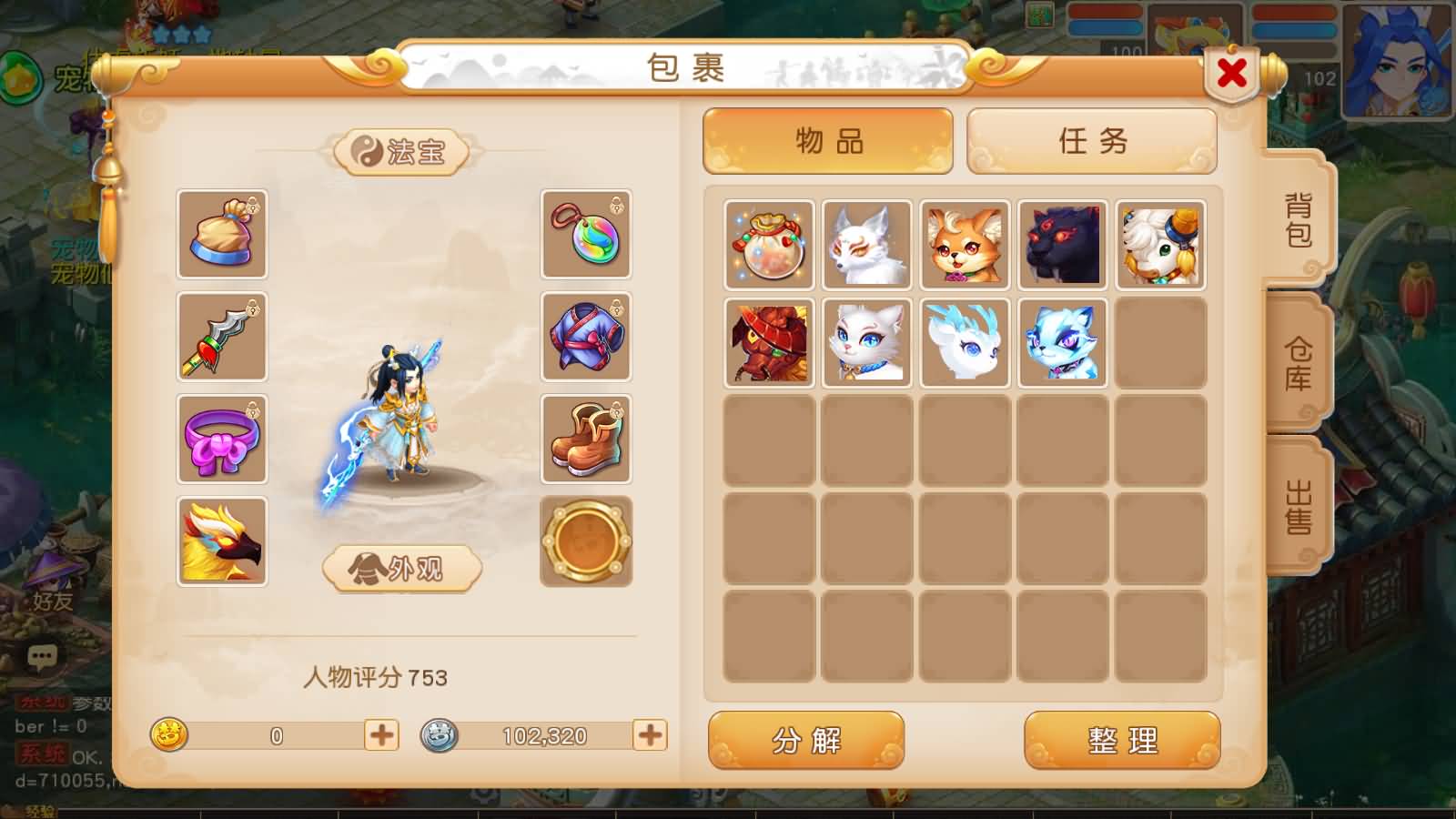Image resolution: width=1456 pixels, height=819 pixels.
Task: Click the spear weapon icon
Action: 222,339
